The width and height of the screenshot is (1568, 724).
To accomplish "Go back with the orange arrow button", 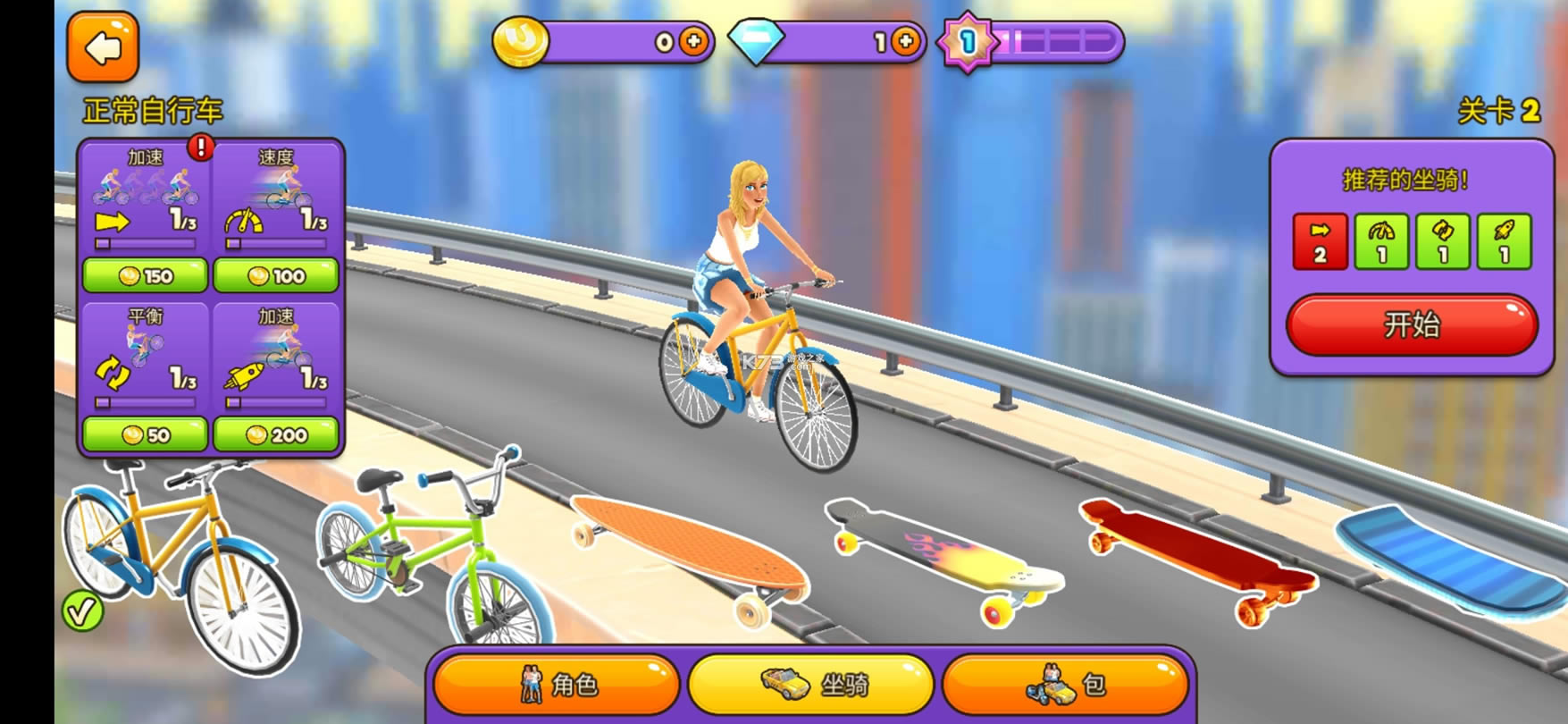I will pos(103,47).
